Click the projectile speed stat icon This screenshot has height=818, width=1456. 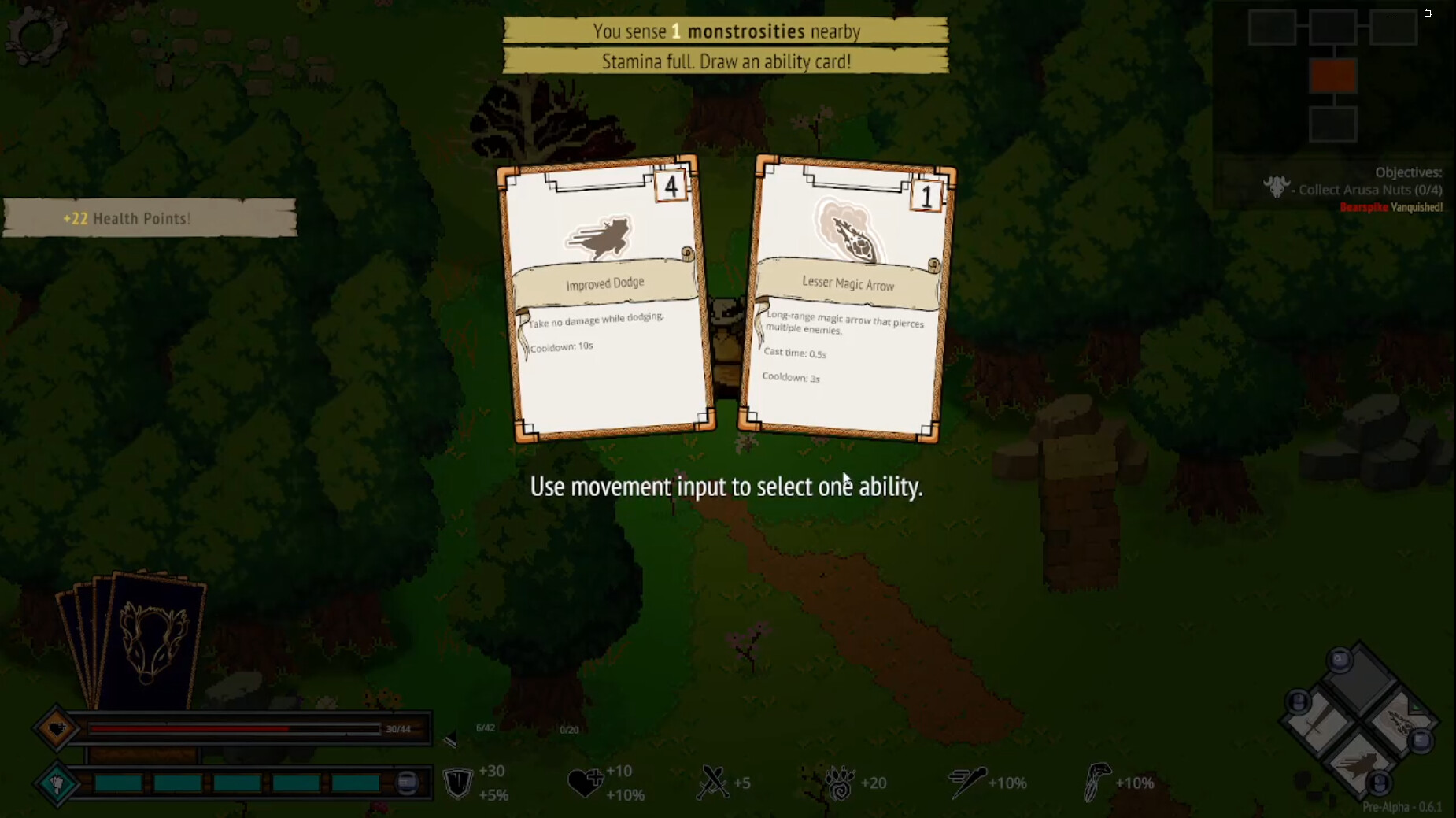[x=970, y=781]
